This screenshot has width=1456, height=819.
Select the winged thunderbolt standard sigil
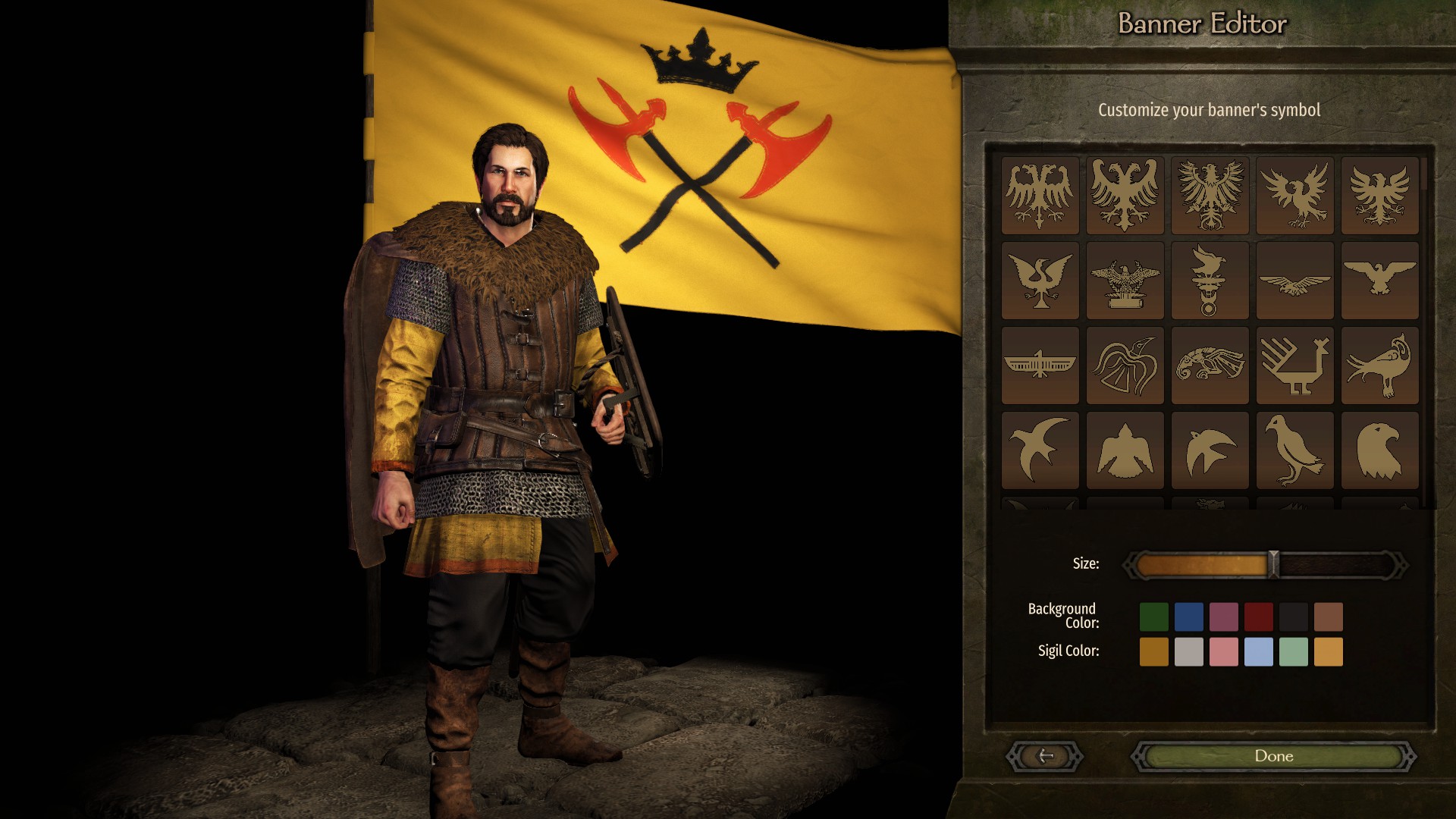(x=1210, y=281)
